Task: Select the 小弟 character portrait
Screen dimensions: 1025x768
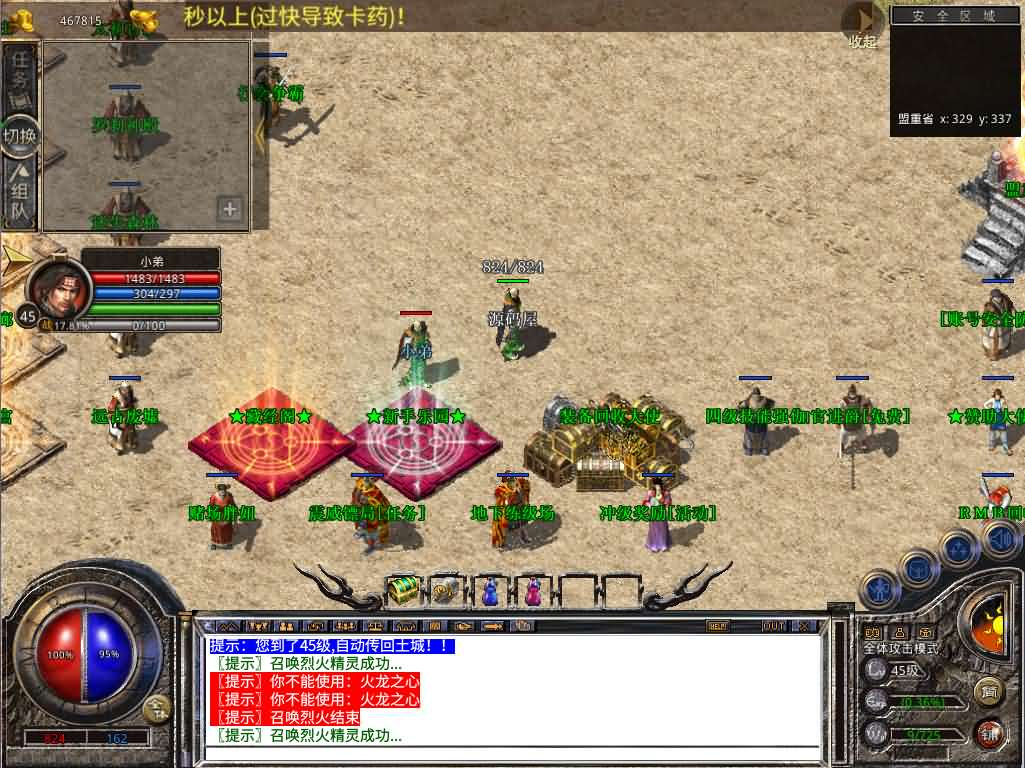Action: point(58,289)
